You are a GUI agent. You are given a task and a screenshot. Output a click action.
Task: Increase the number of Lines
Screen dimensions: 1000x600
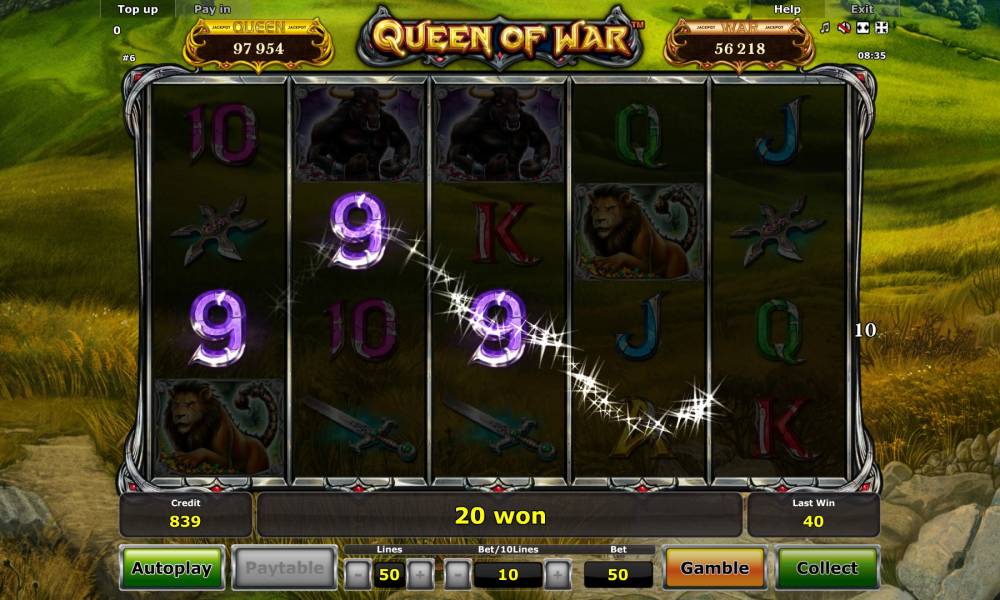[x=421, y=574]
